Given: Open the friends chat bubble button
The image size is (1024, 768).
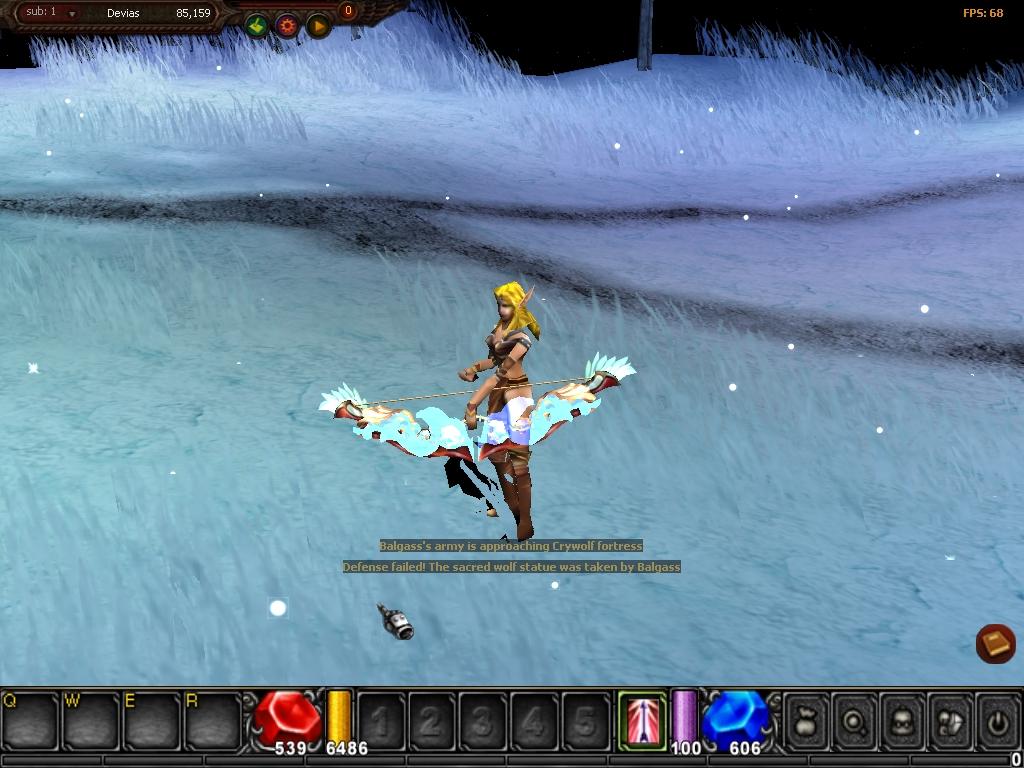Looking at the screenshot, I should 949,720.
